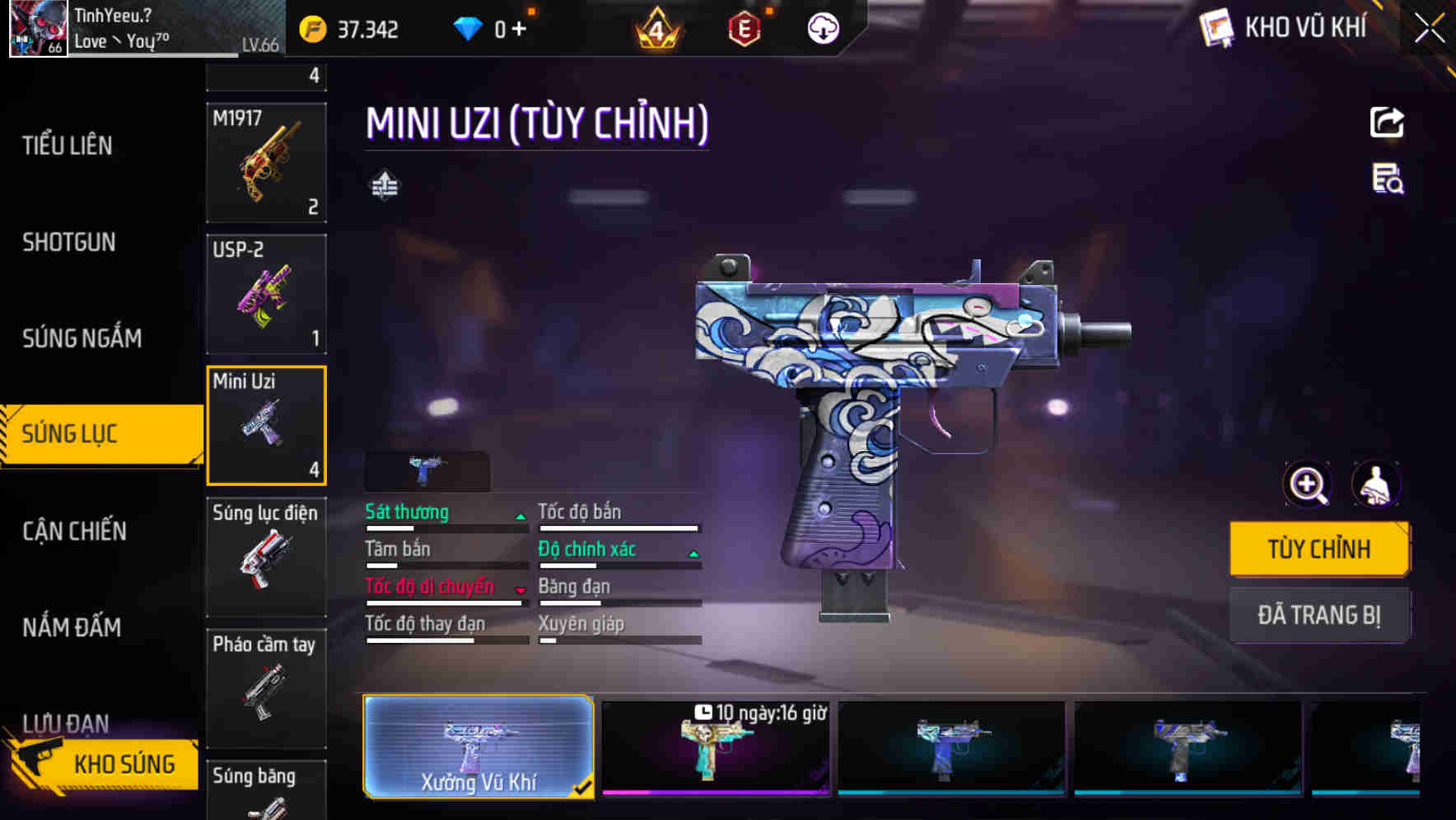Screen dimensions: 1456x820
Task: Zoom in with the magnifier icon
Action: [x=1308, y=484]
